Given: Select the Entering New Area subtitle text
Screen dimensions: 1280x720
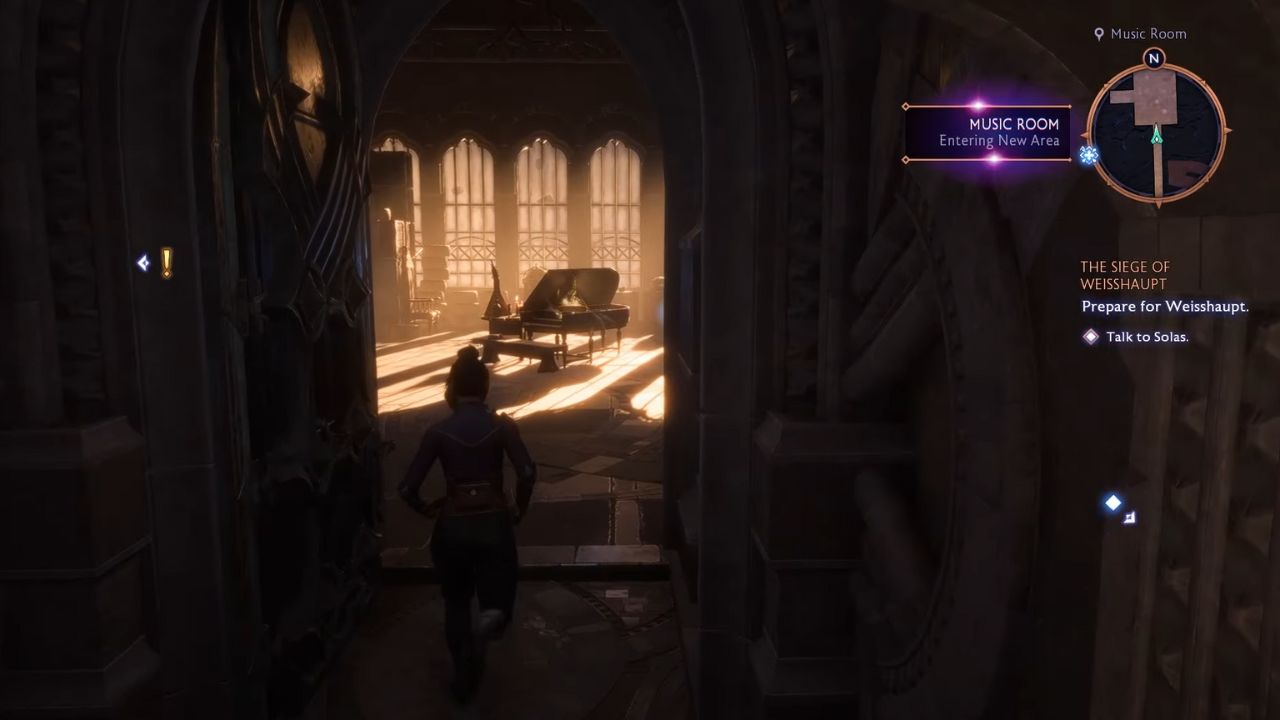Looking at the screenshot, I should click(x=1012, y=141).
